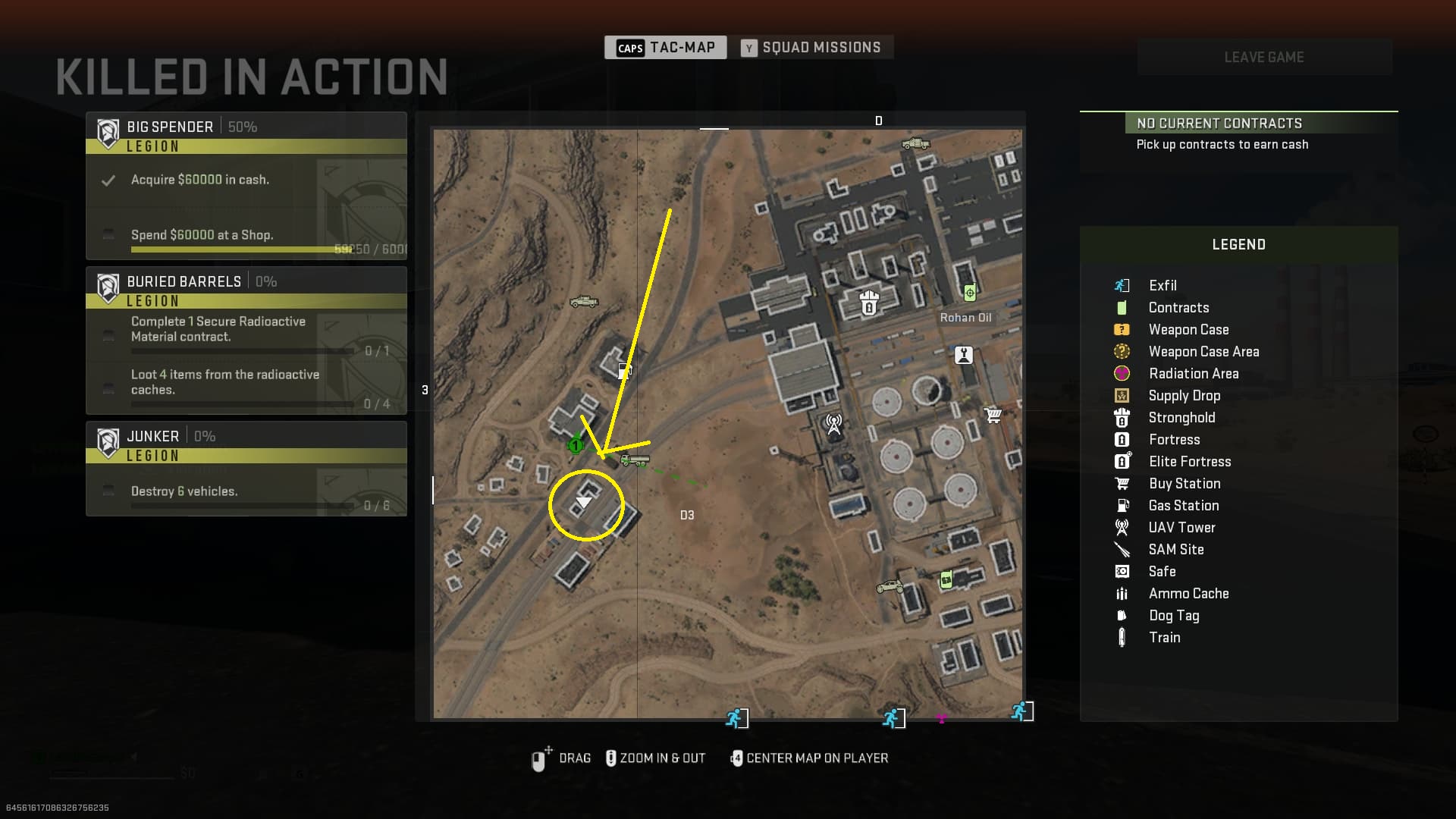Select the Stronghold icon on Rohan Oil map

coord(868,304)
